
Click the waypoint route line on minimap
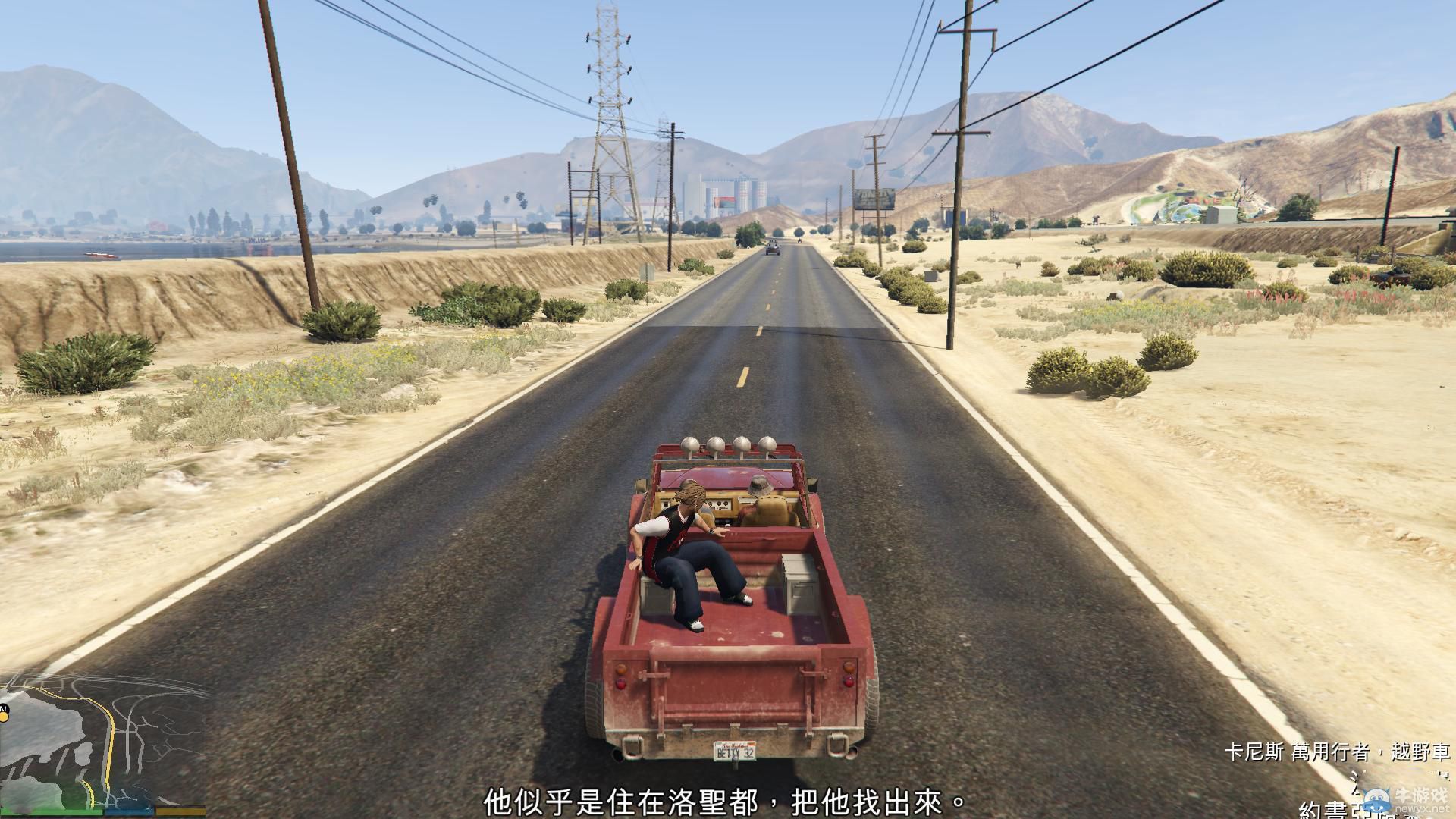point(111,737)
